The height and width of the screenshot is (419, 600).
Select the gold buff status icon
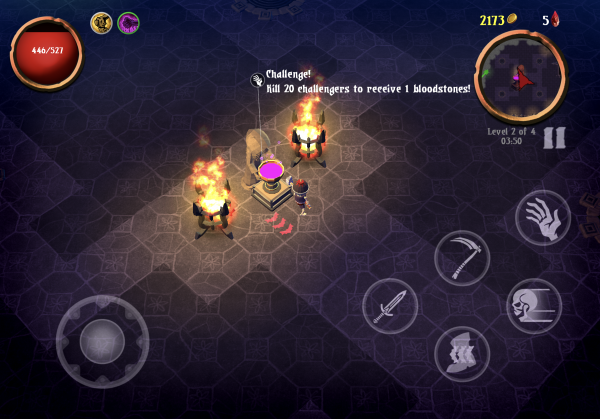point(101,22)
